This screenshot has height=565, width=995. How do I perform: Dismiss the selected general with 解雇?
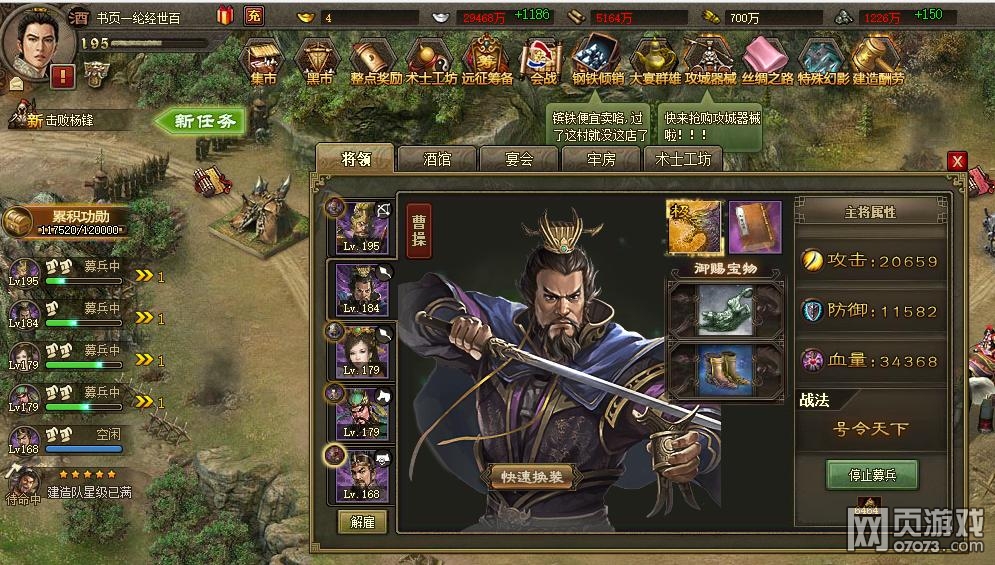coord(362,521)
